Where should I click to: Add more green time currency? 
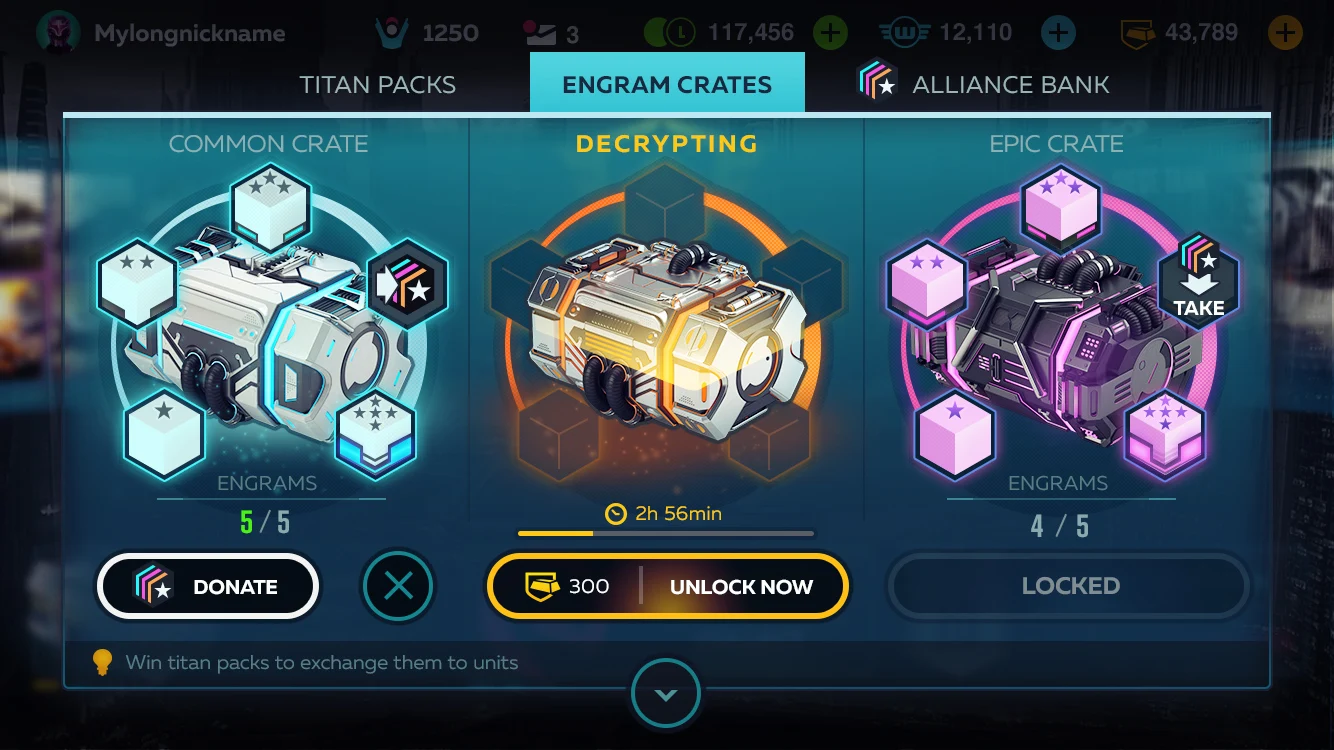coord(830,33)
